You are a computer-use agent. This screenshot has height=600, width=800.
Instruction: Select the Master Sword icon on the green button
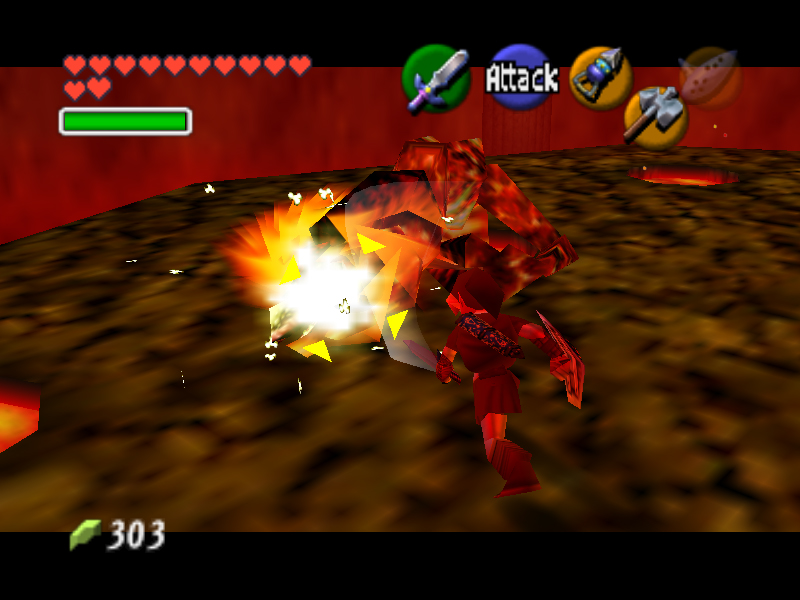pyautogui.click(x=437, y=79)
